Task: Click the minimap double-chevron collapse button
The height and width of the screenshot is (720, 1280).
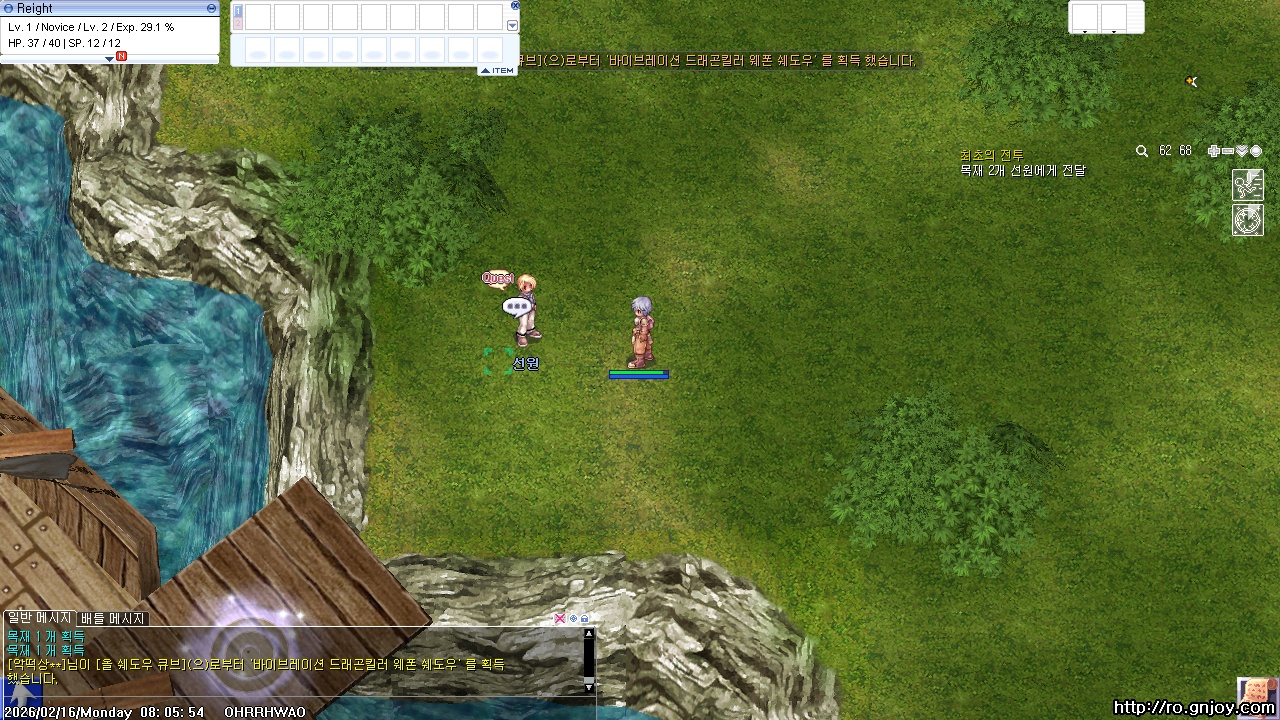Action: pyautogui.click(x=1242, y=151)
